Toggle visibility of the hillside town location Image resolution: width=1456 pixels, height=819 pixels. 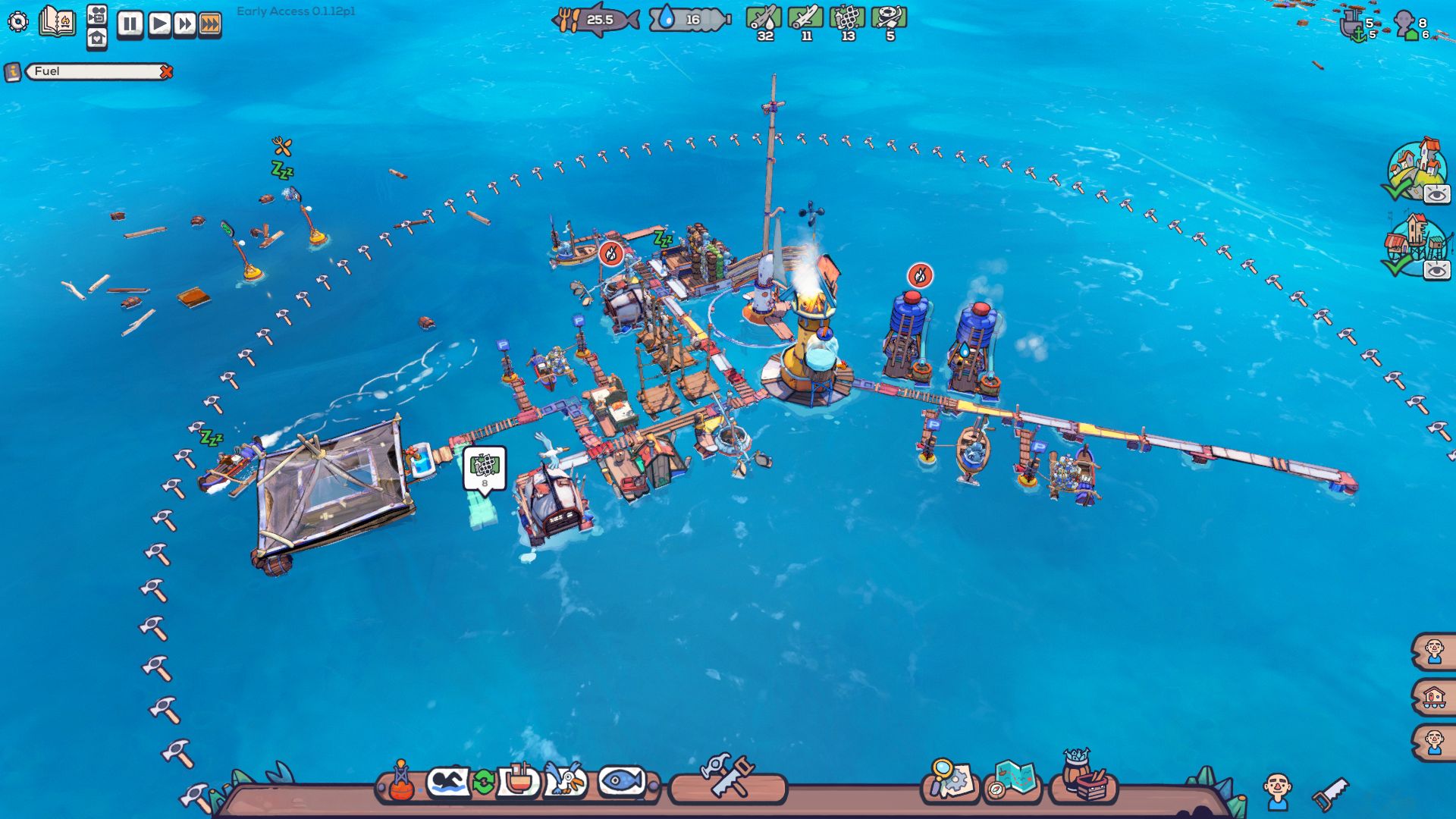coord(1438,193)
